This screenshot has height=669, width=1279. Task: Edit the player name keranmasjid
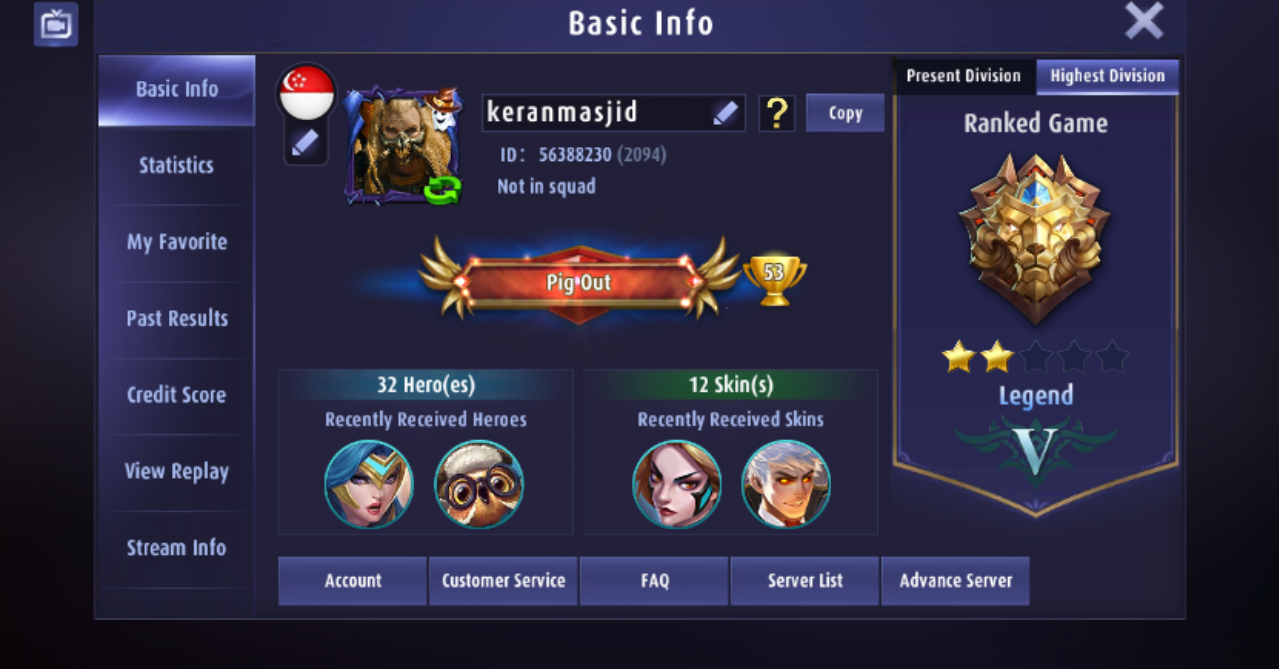click(725, 113)
